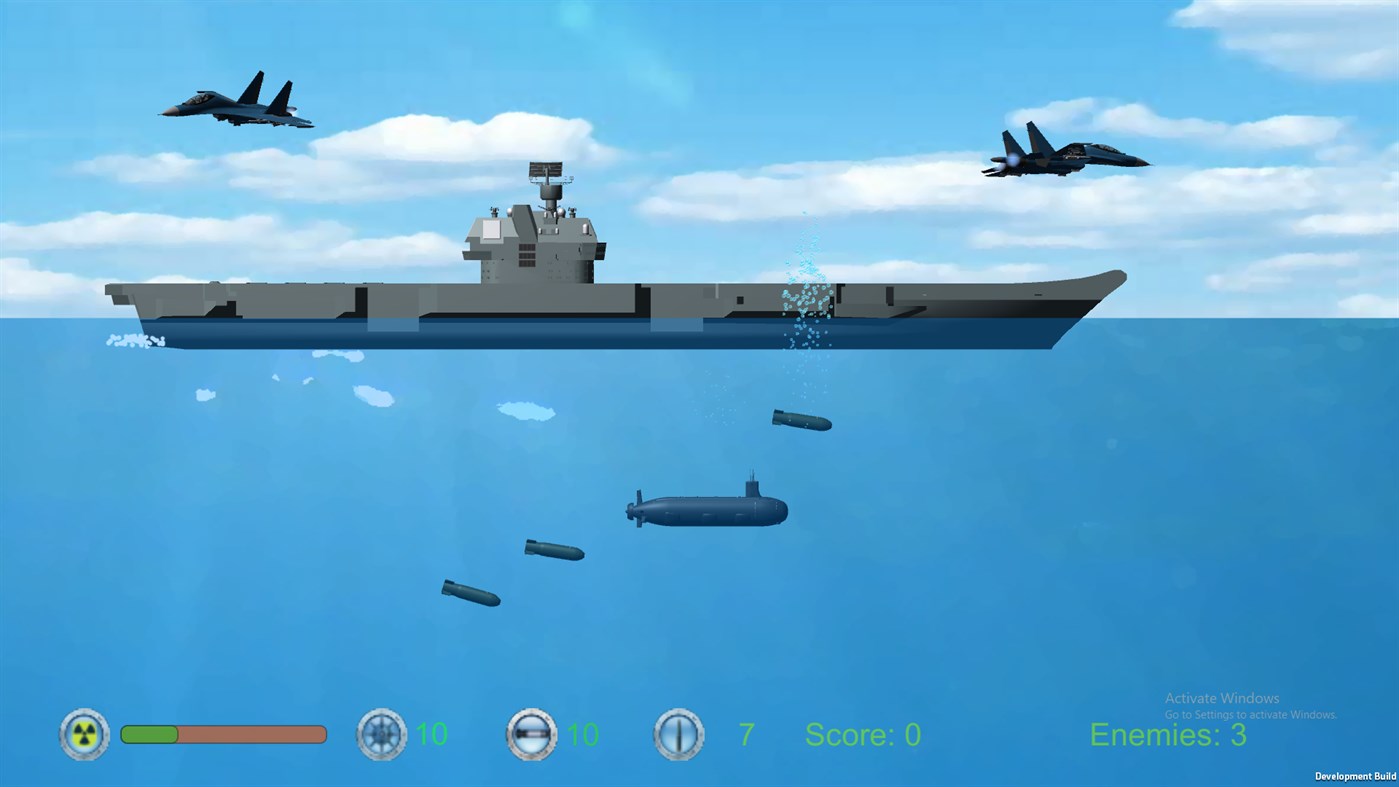Select the vertical missile icon showing 7
1399x787 pixels.
(x=678, y=734)
